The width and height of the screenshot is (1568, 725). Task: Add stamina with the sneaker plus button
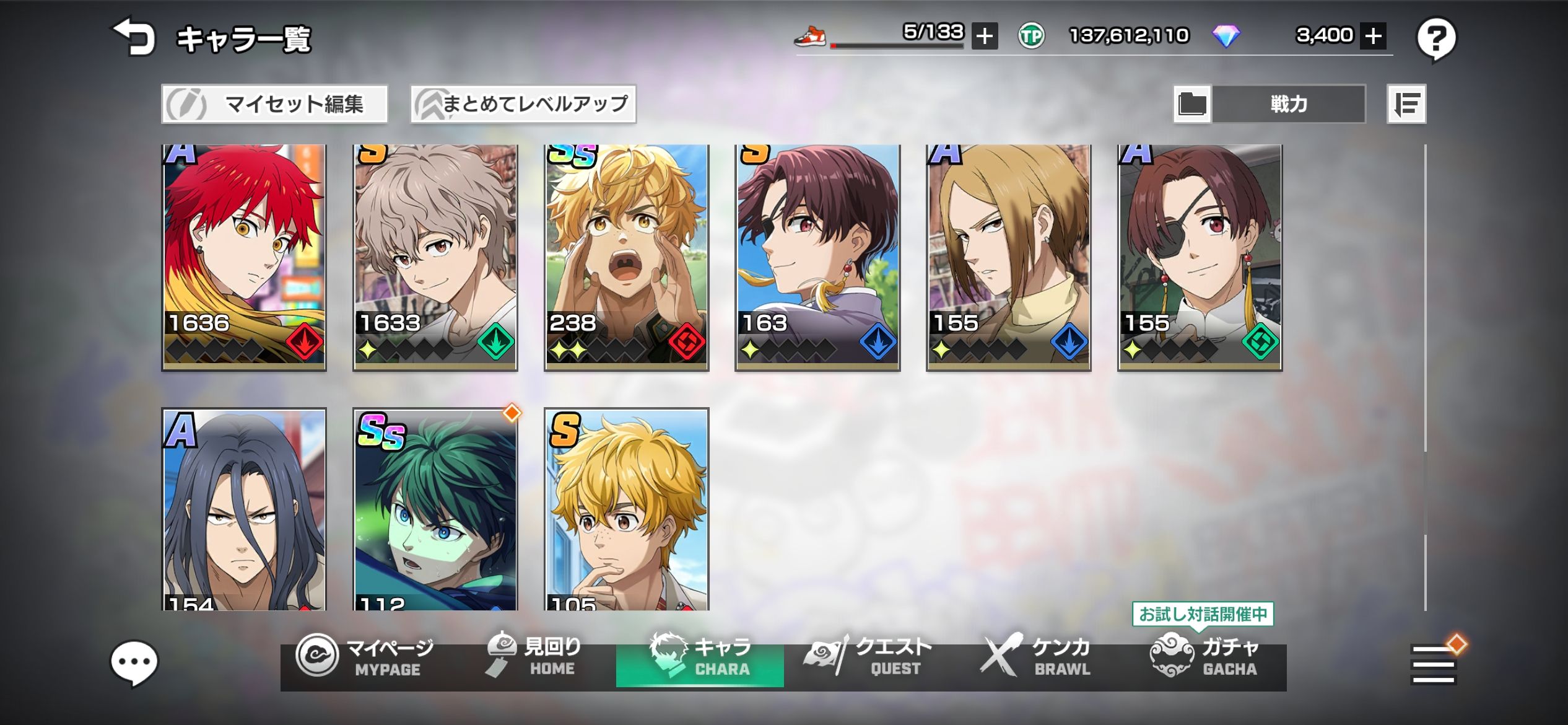[984, 36]
